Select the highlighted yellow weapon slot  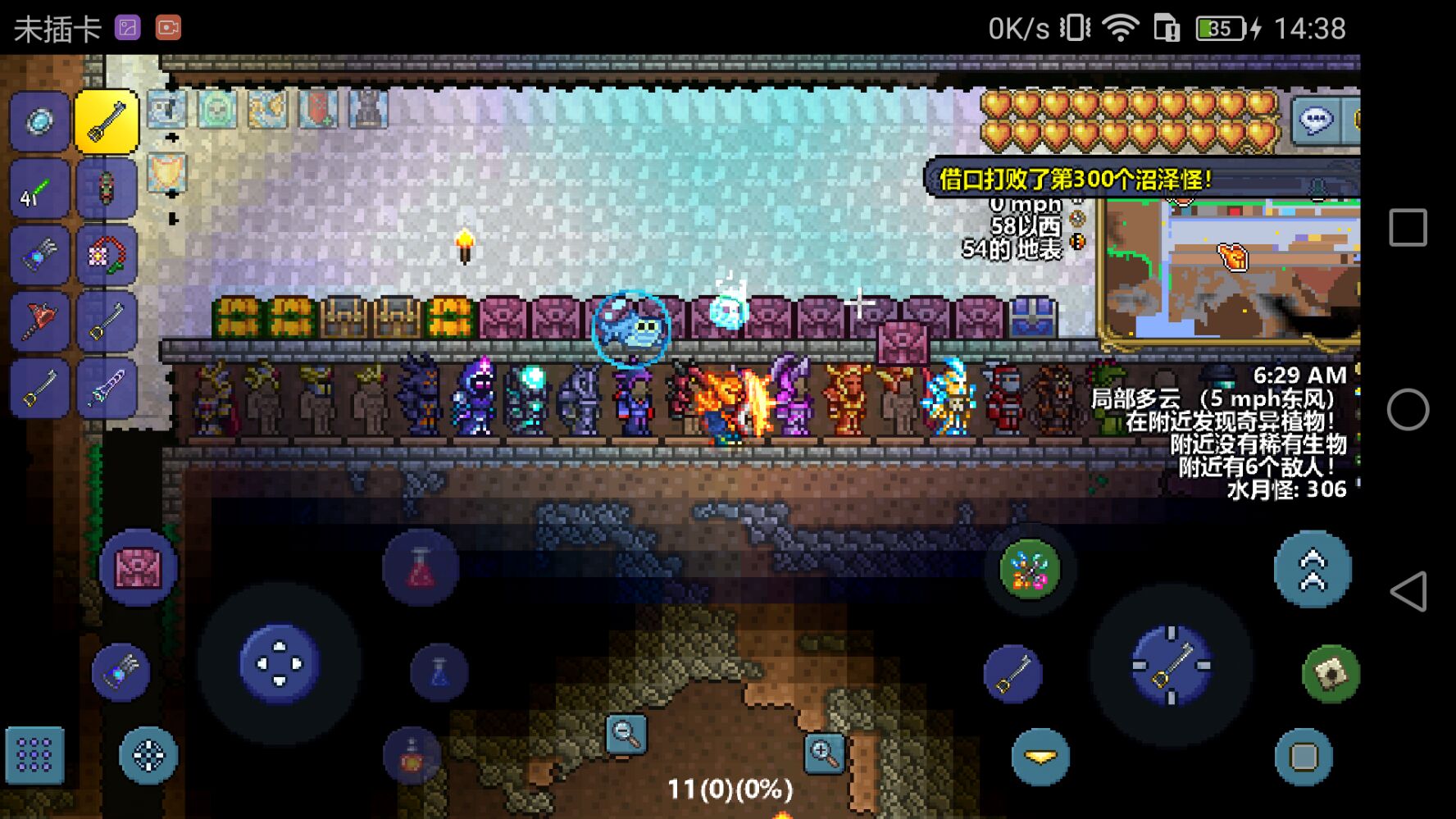(x=107, y=123)
